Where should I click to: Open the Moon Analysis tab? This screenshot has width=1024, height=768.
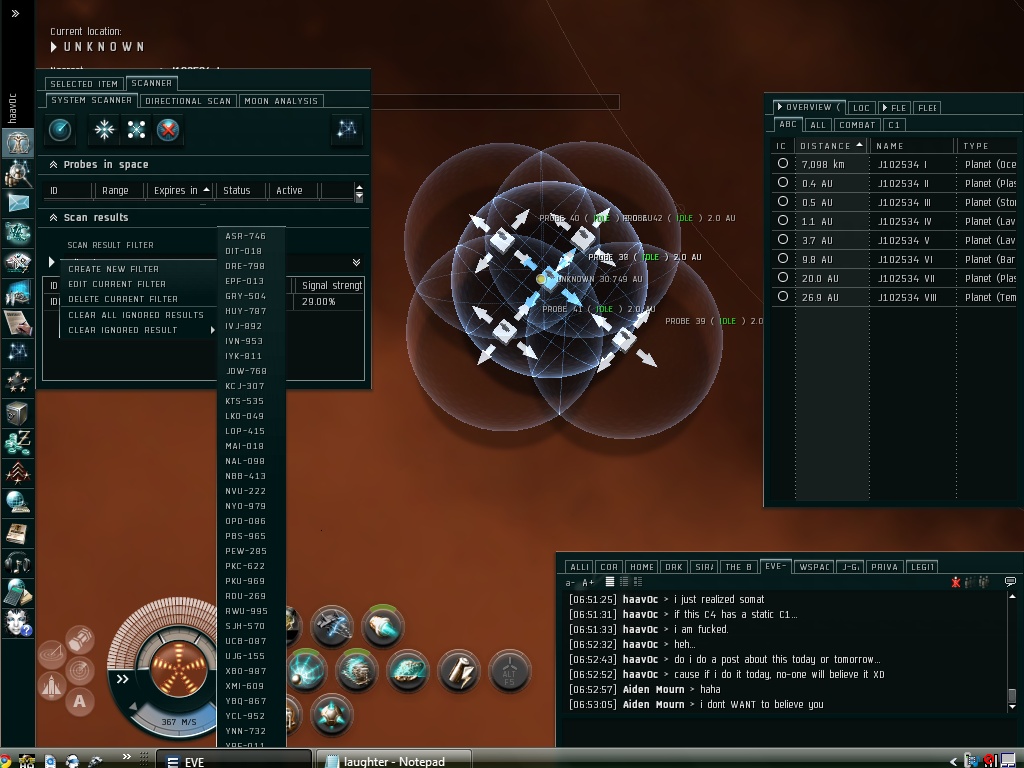click(x=281, y=101)
